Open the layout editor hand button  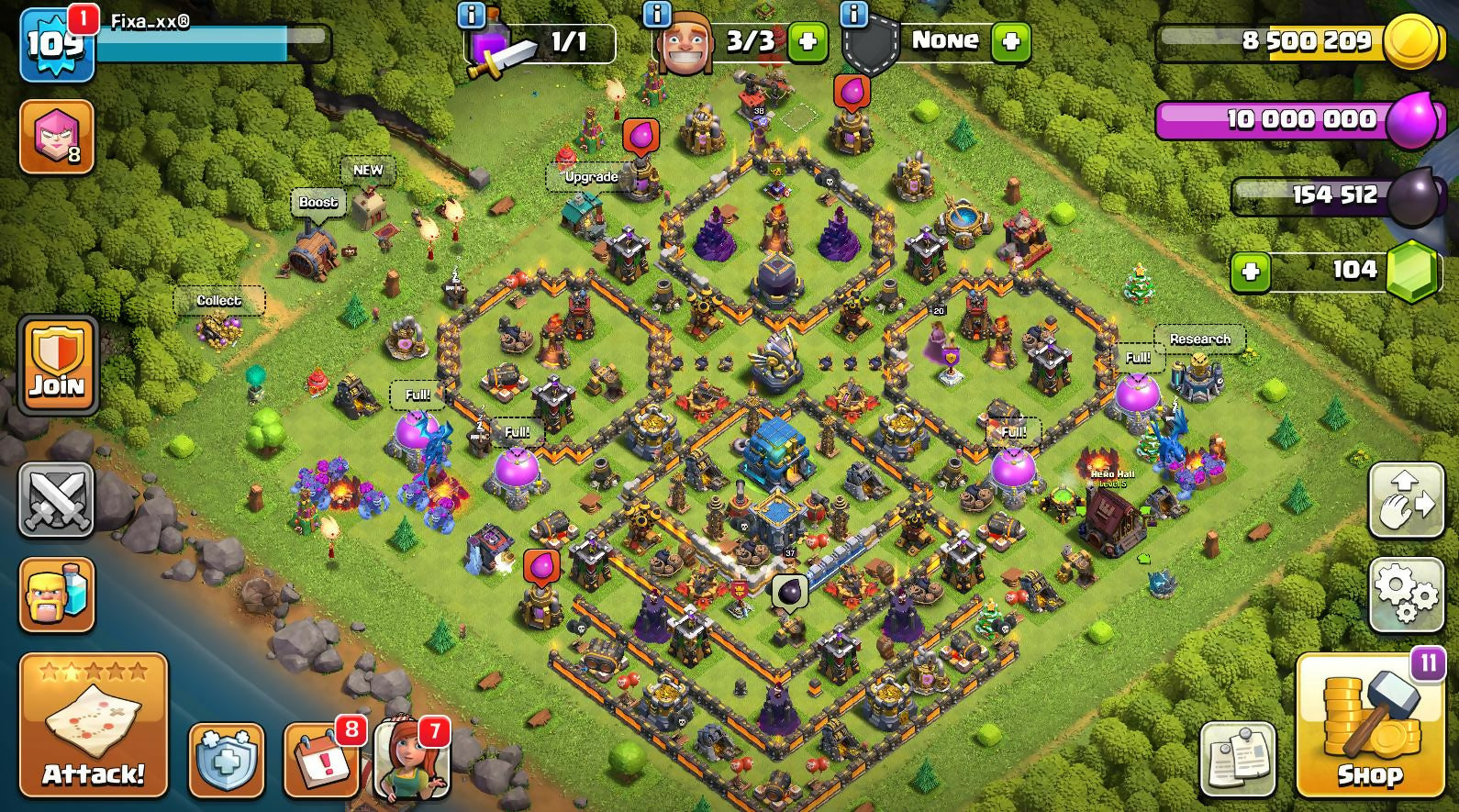click(1406, 500)
